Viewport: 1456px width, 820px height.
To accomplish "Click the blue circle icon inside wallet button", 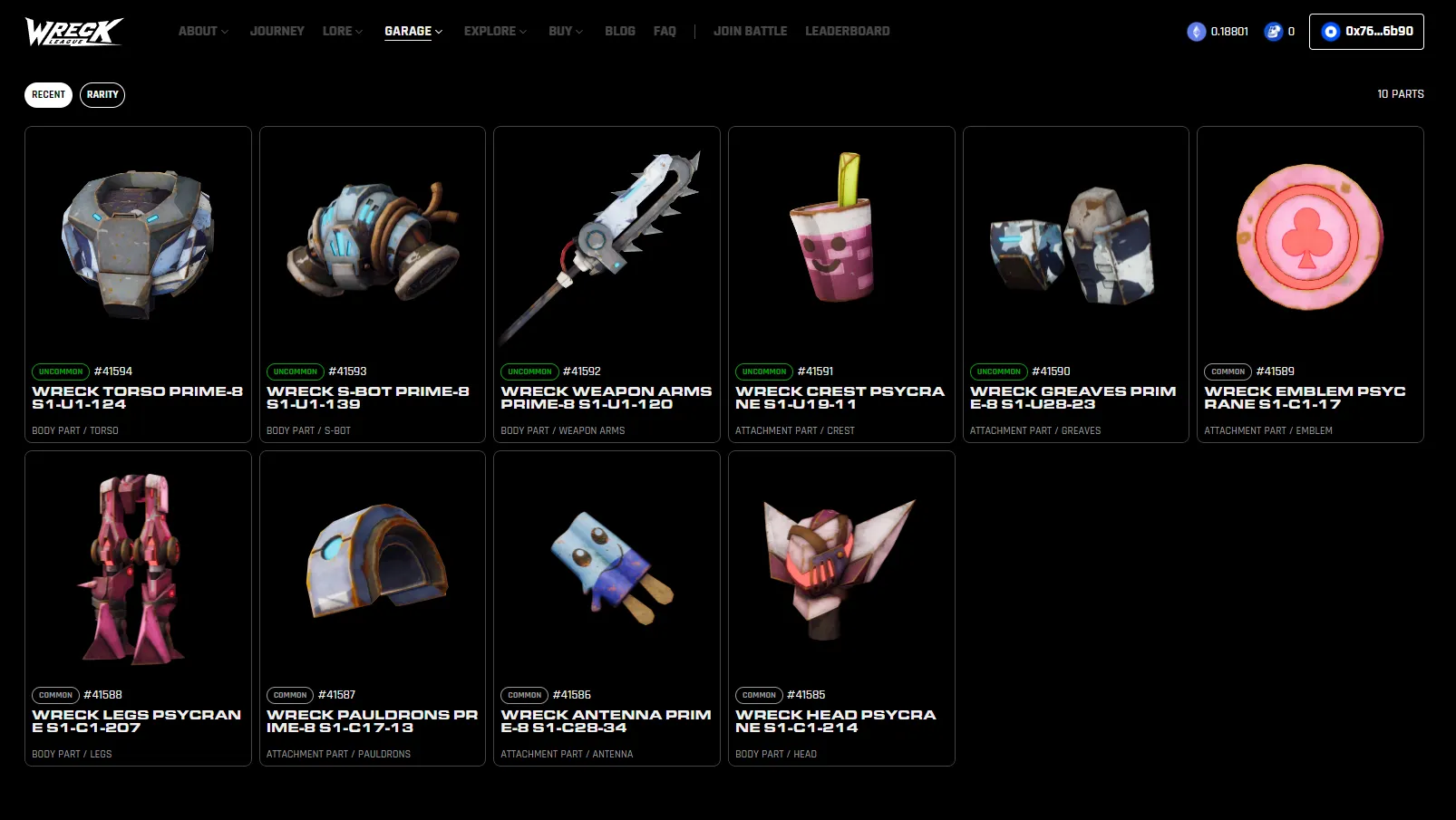I will pos(1330,31).
